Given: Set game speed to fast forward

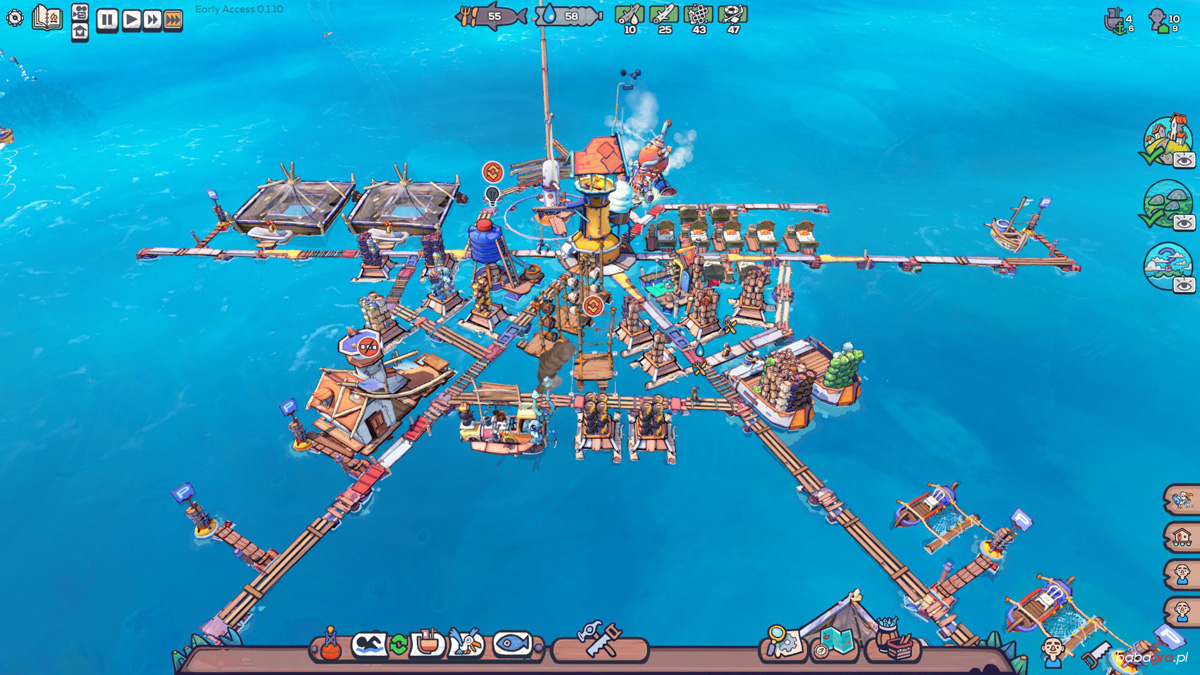Looking at the screenshot, I should 152,20.
